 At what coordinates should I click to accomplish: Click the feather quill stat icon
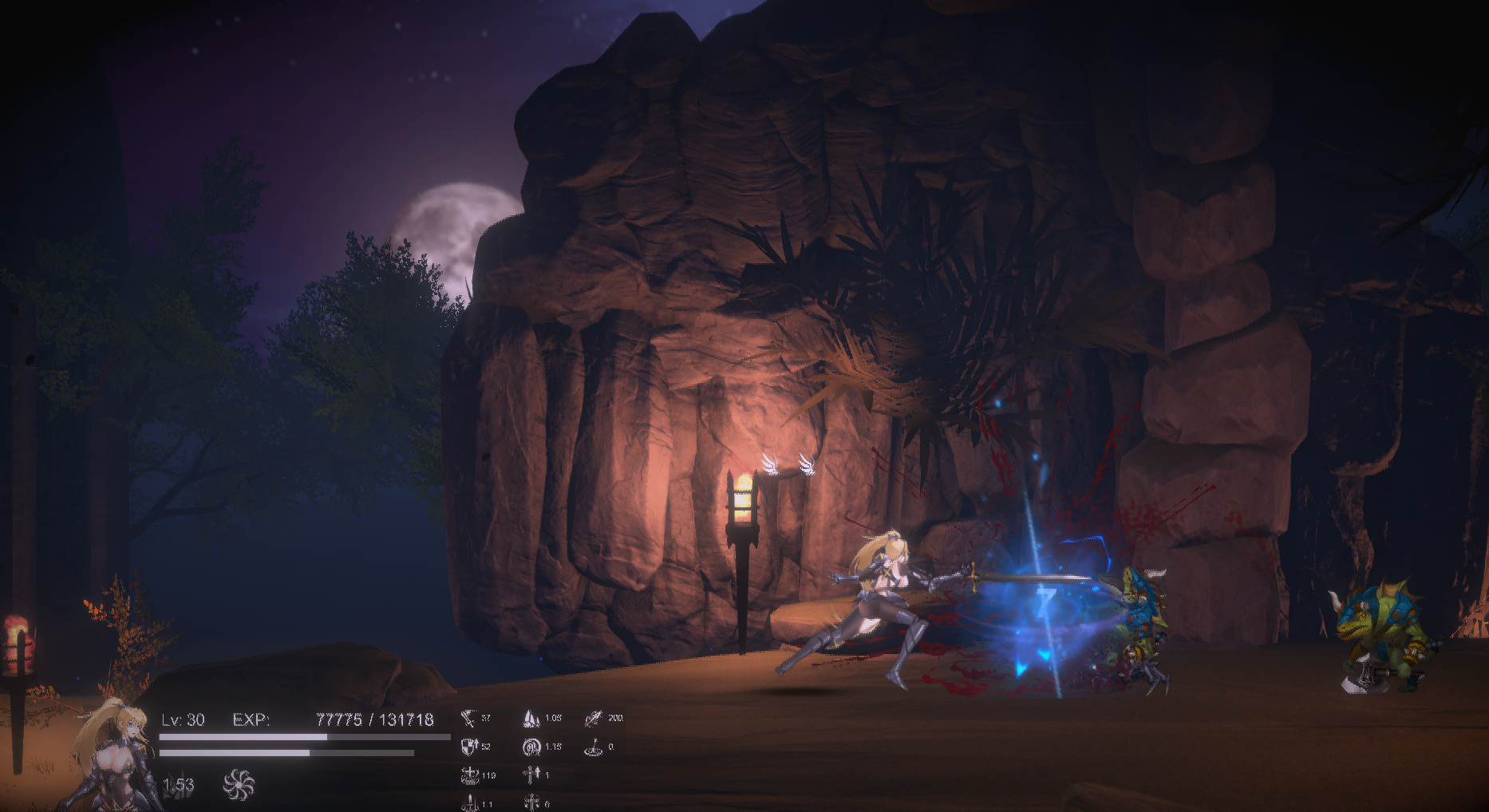[593, 719]
